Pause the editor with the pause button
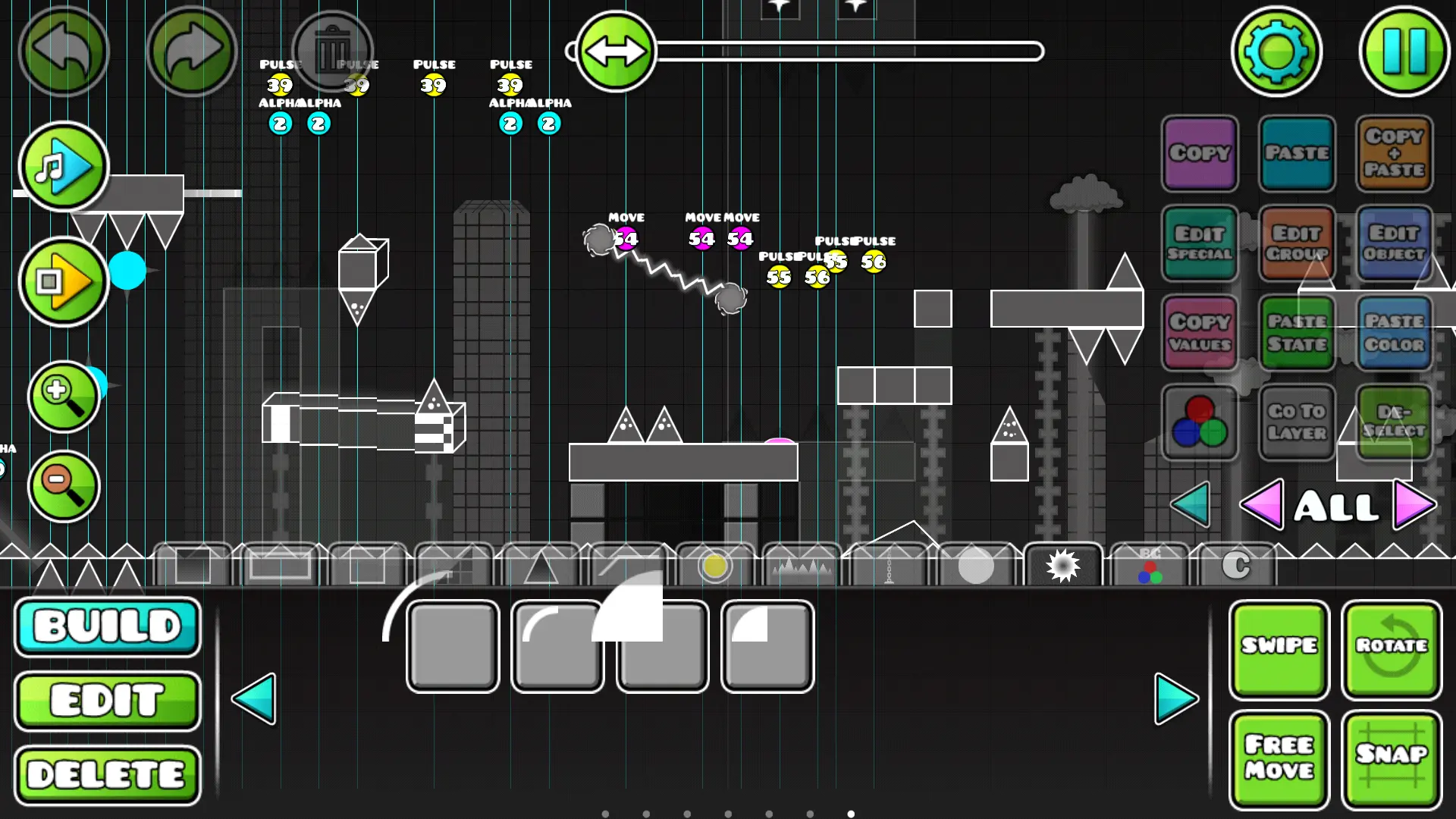Viewport: 1456px width, 819px height. pos(1406,51)
